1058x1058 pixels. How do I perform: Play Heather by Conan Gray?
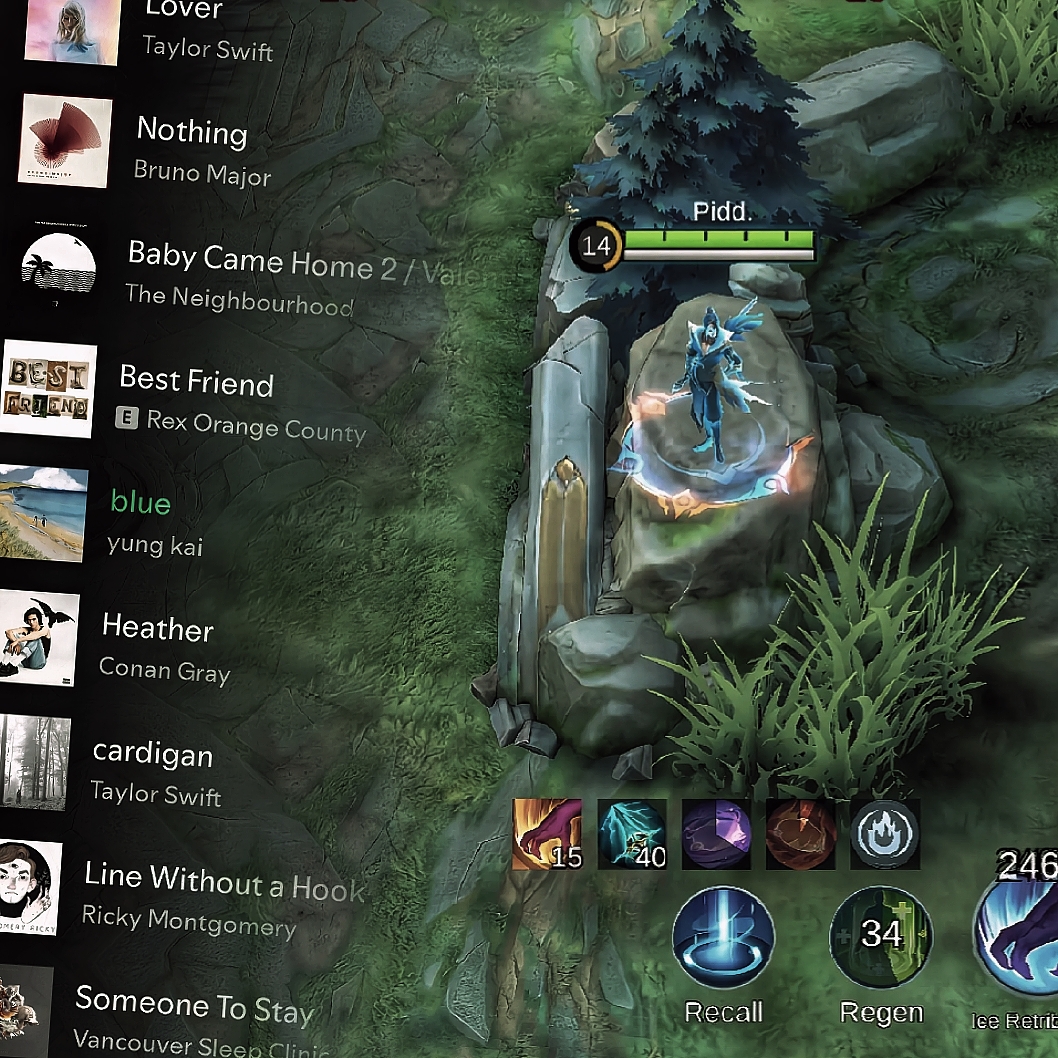coord(157,646)
